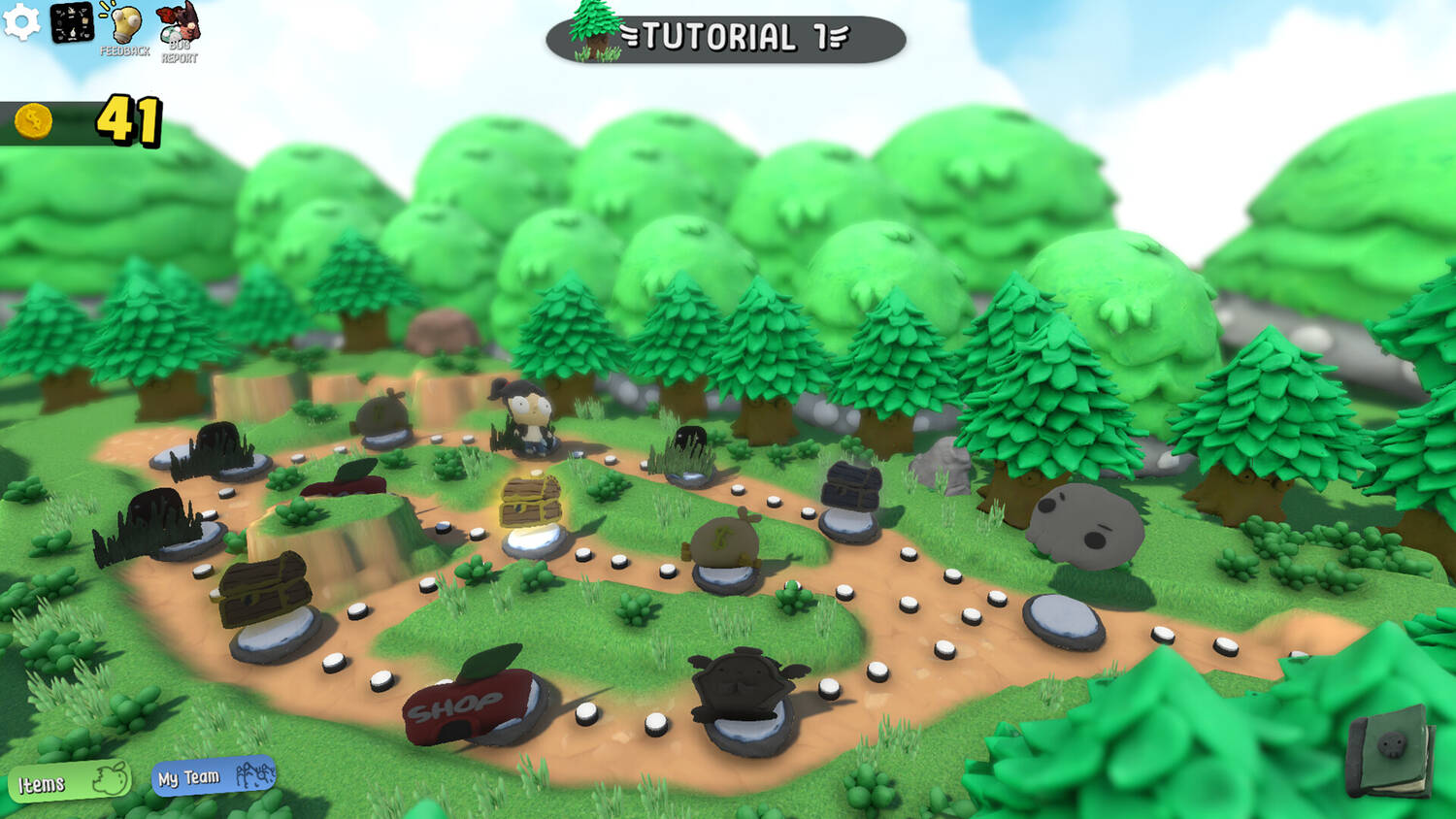
Task: Open the Items bag
Action: (70, 782)
